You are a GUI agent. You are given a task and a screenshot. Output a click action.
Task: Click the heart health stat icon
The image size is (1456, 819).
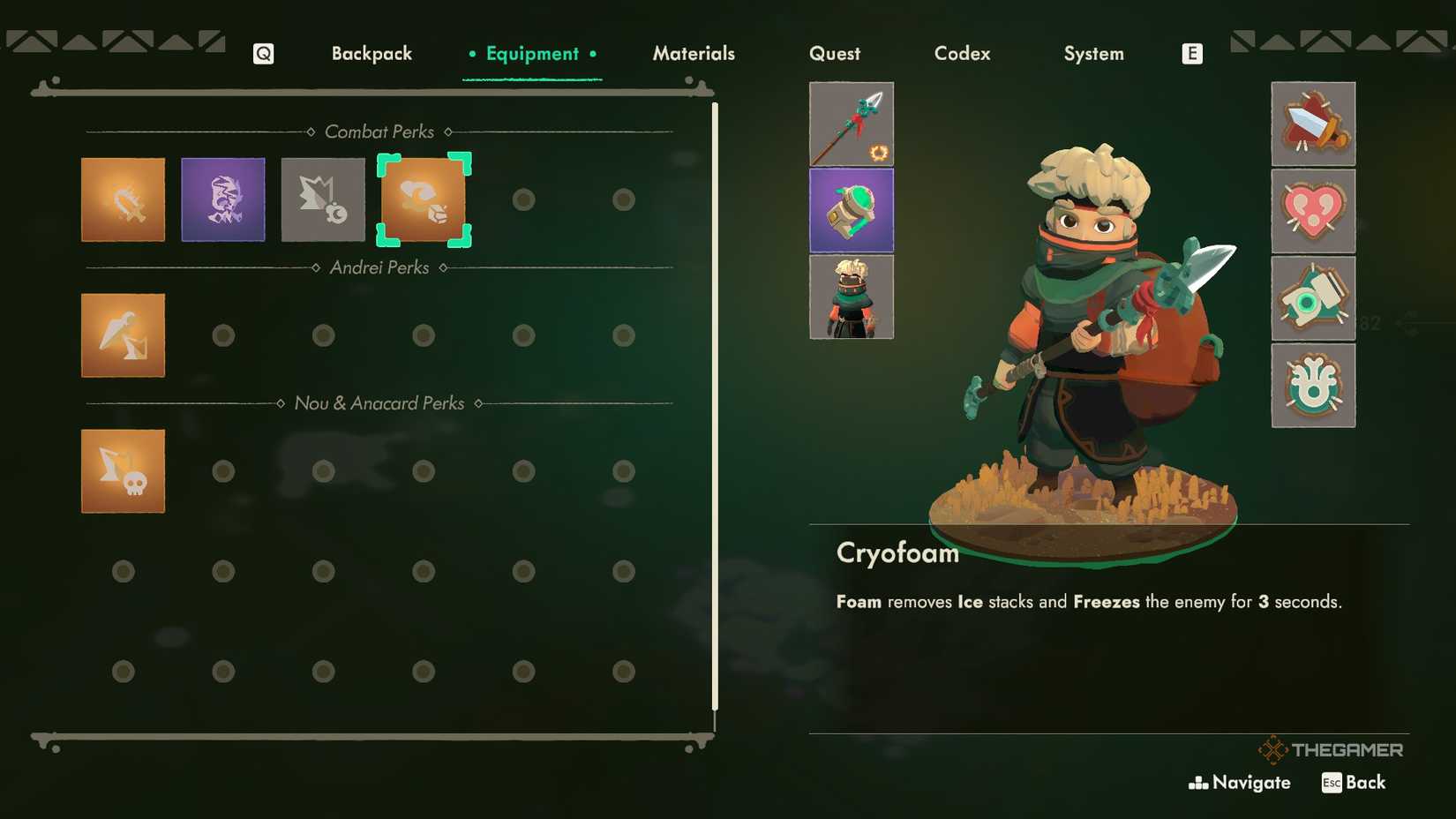1313,211
